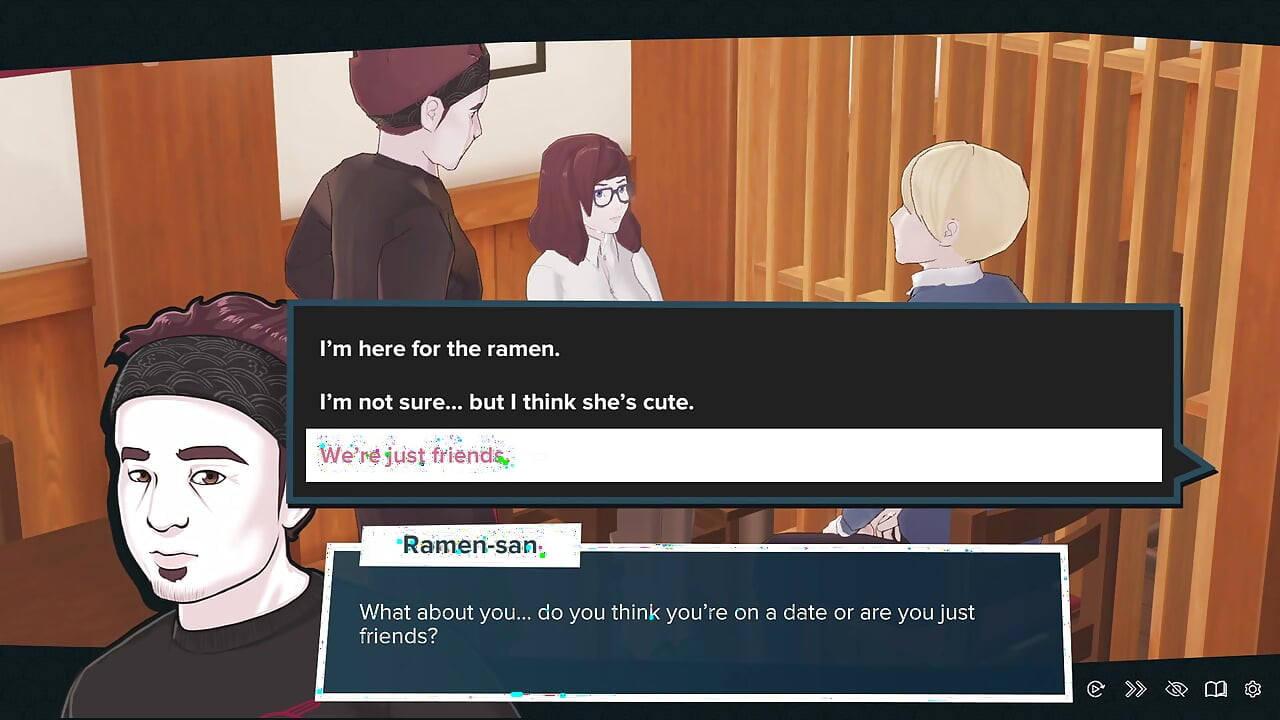Click the Ramen-san name plate
Viewport: 1280px width, 720px height.
[x=470, y=546]
